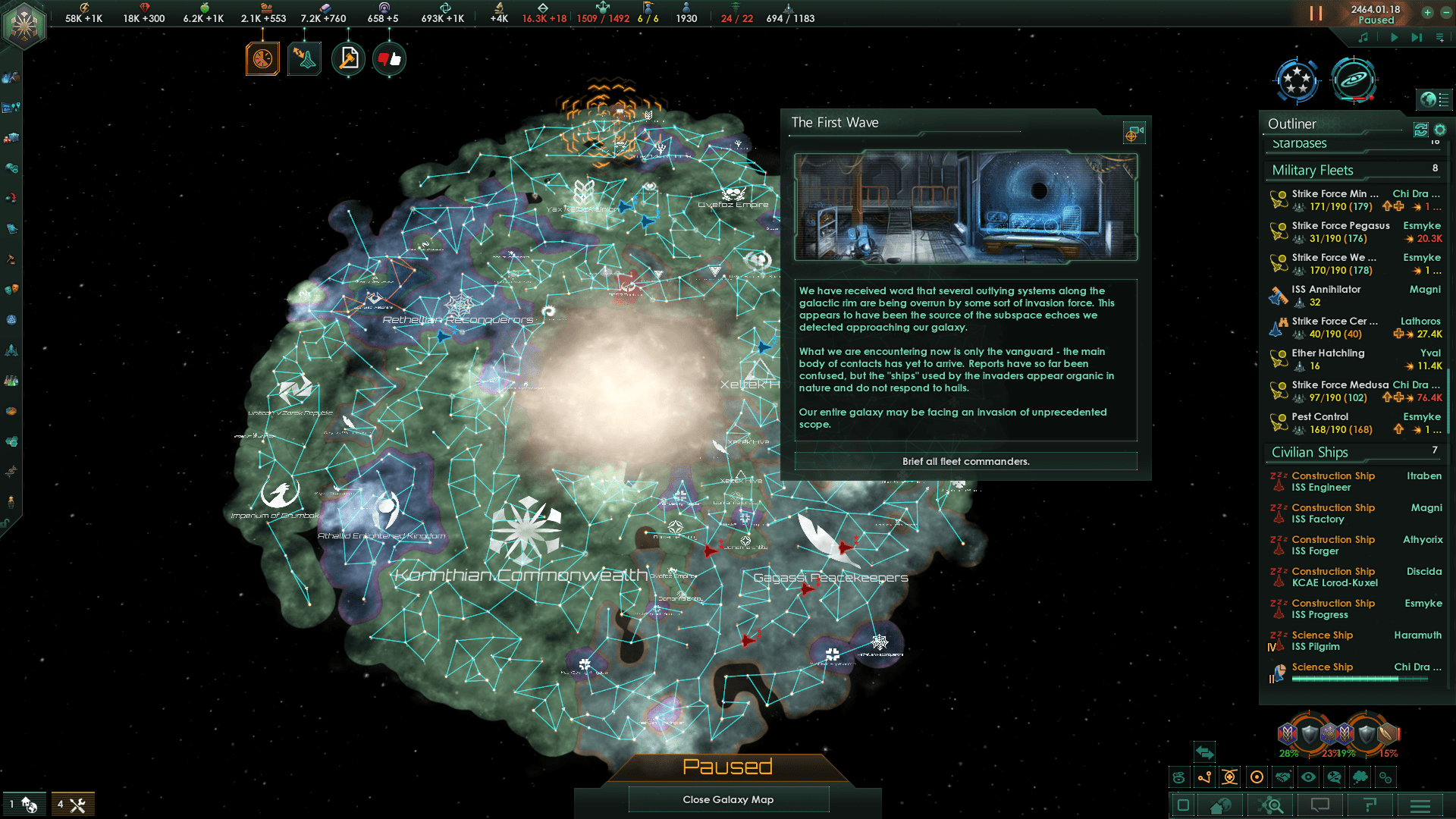Open the gavel document resolution notification

(x=348, y=59)
